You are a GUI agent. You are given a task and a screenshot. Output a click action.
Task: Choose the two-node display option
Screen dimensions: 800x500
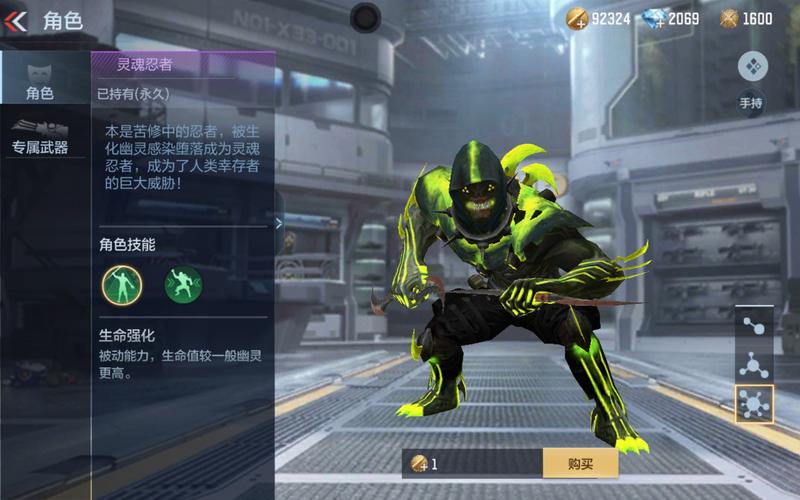(x=753, y=326)
